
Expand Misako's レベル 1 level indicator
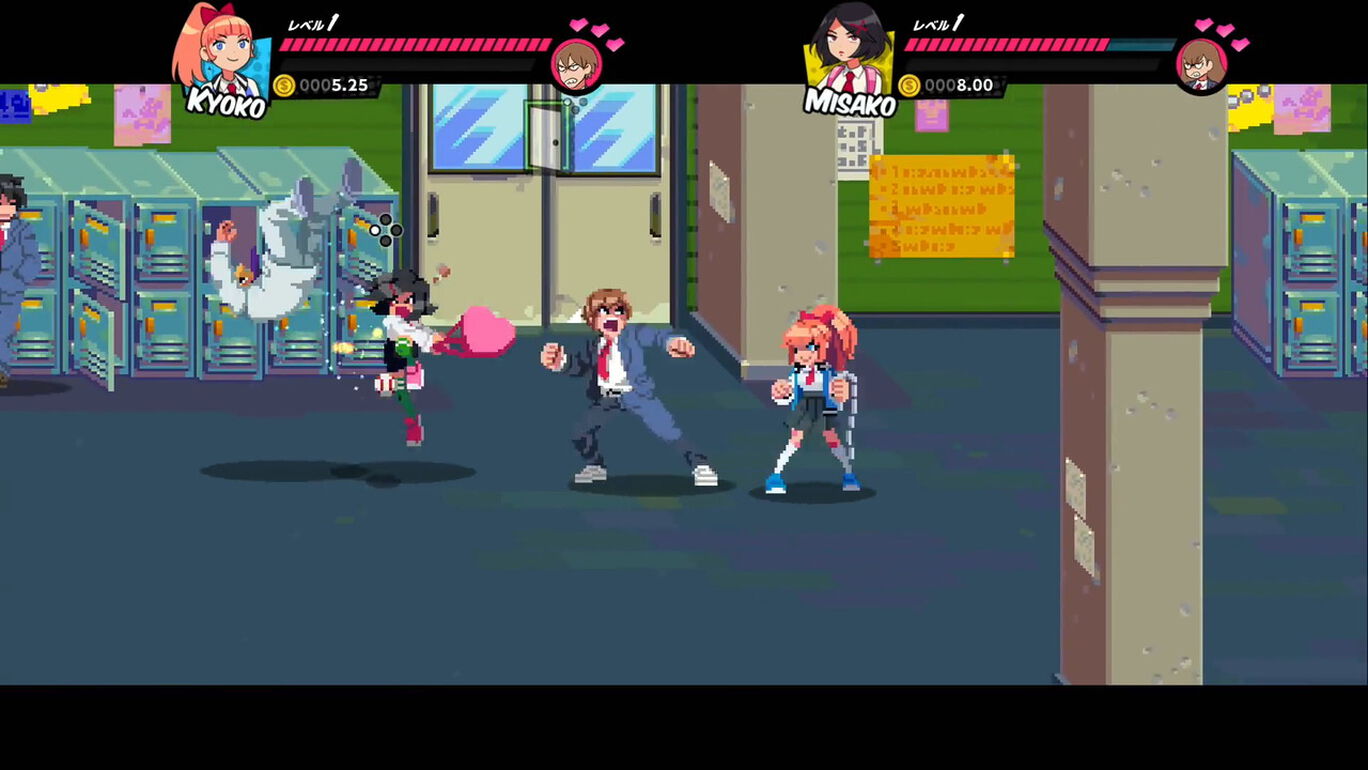click(x=935, y=22)
